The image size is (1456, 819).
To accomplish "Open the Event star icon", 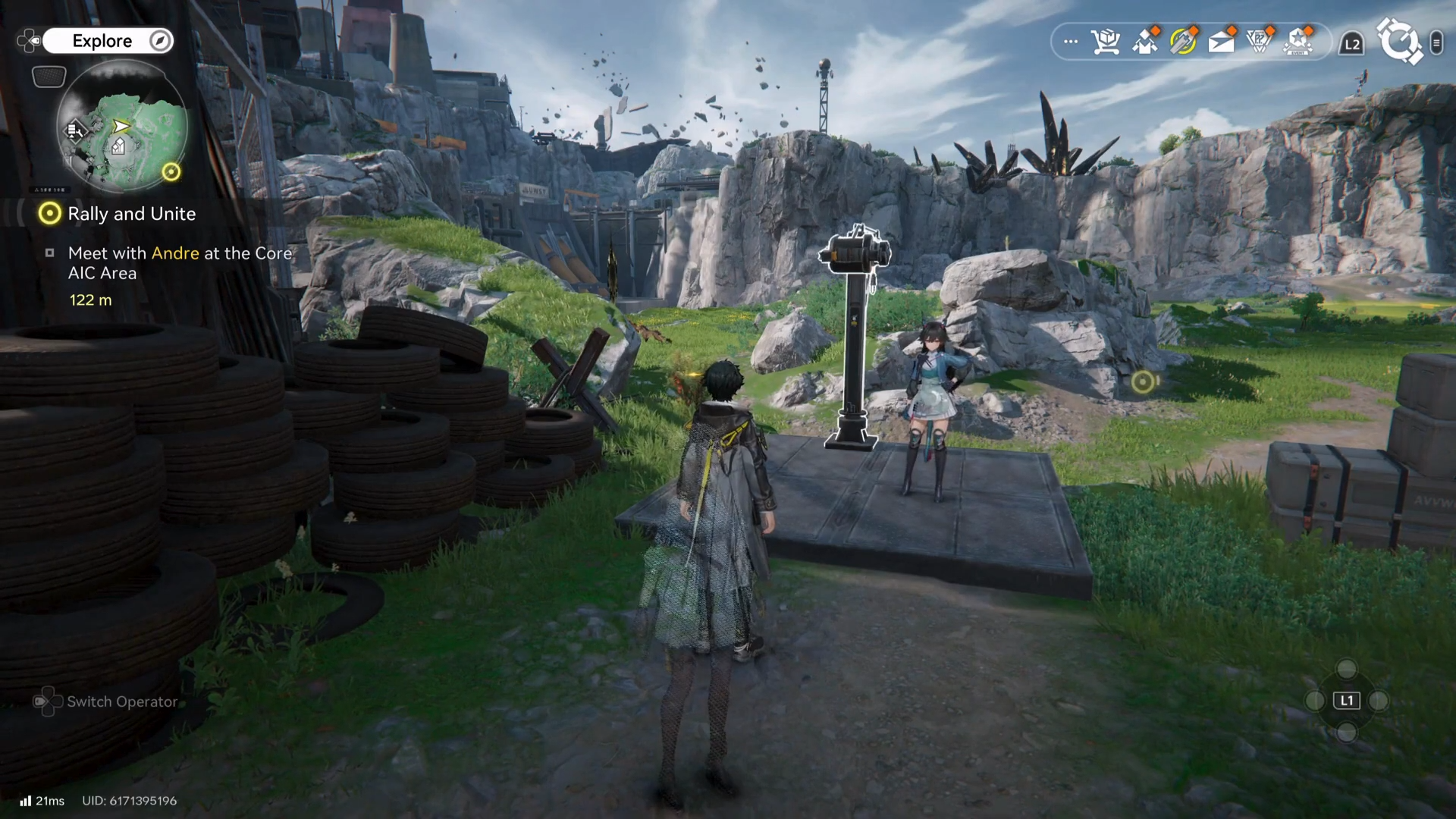I will [1298, 42].
